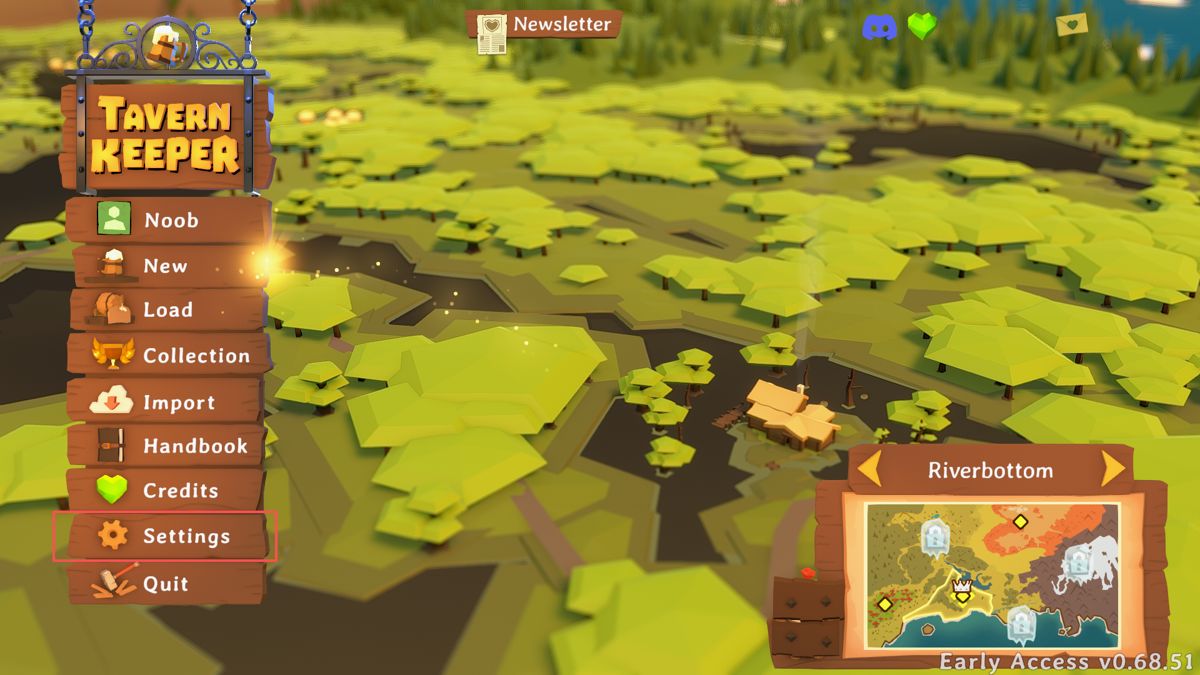
Task: Open the Discord link icon
Action: click(x=879, y=27)
